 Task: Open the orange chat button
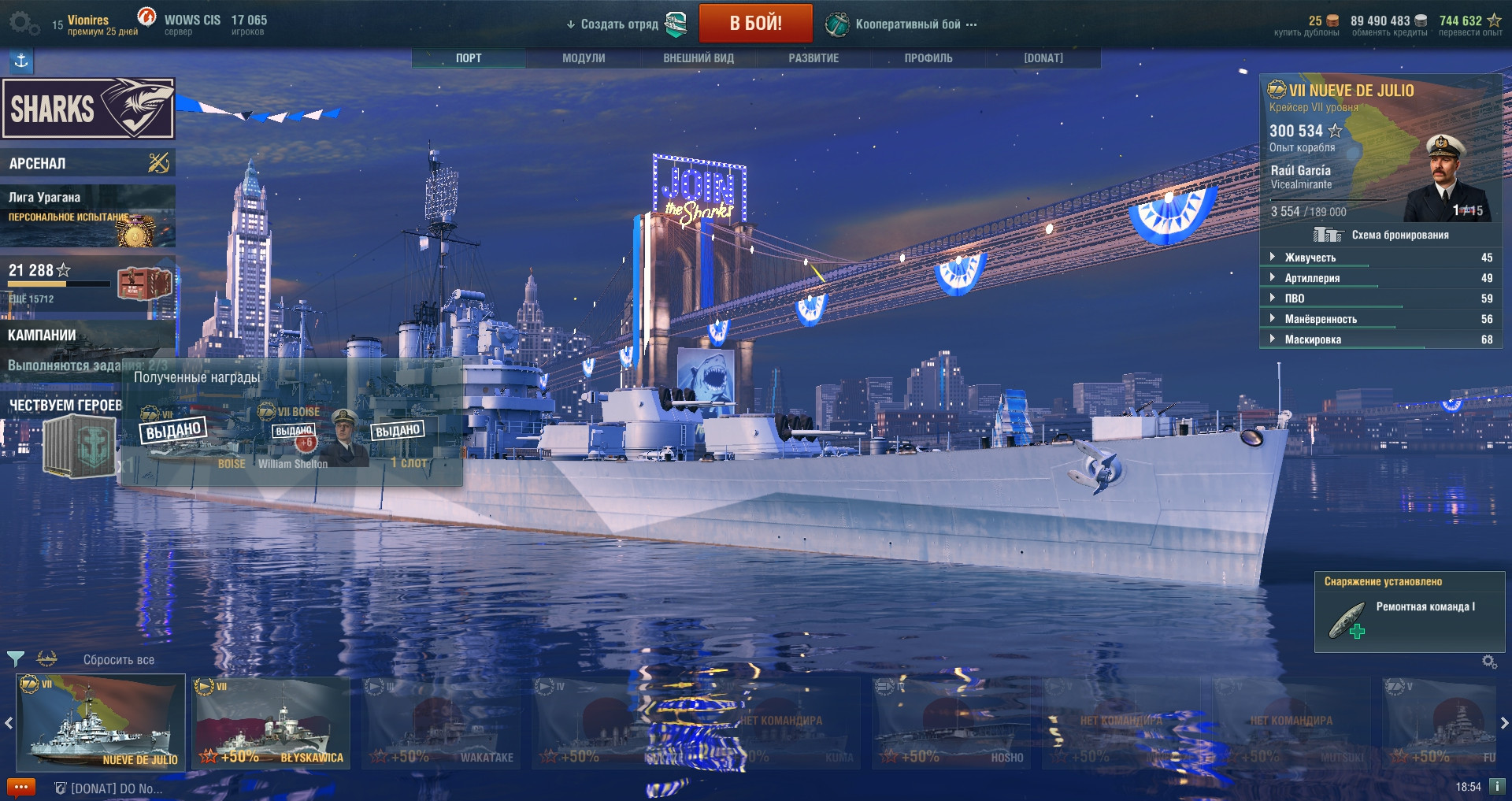click(x=20, y=788)
